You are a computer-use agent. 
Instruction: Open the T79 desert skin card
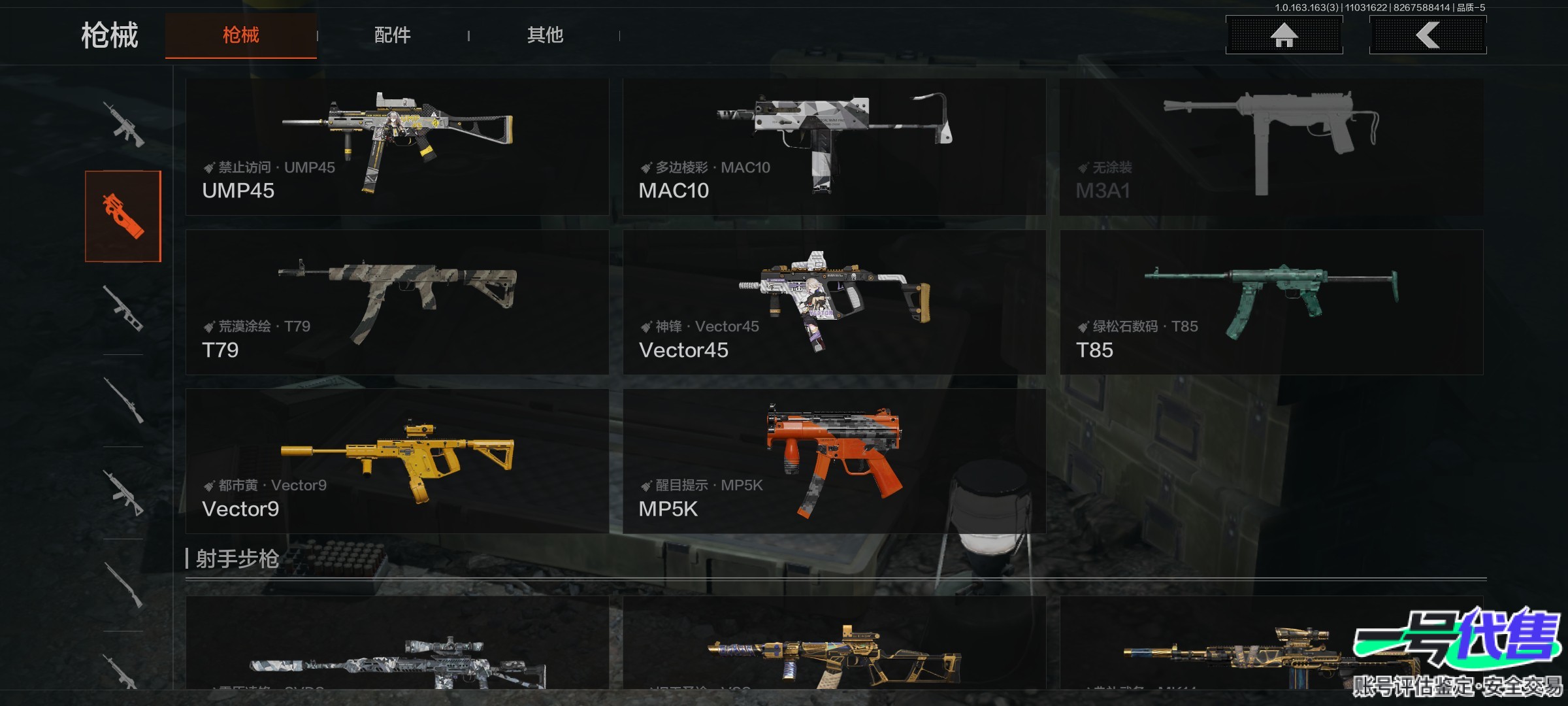point(397,302)
